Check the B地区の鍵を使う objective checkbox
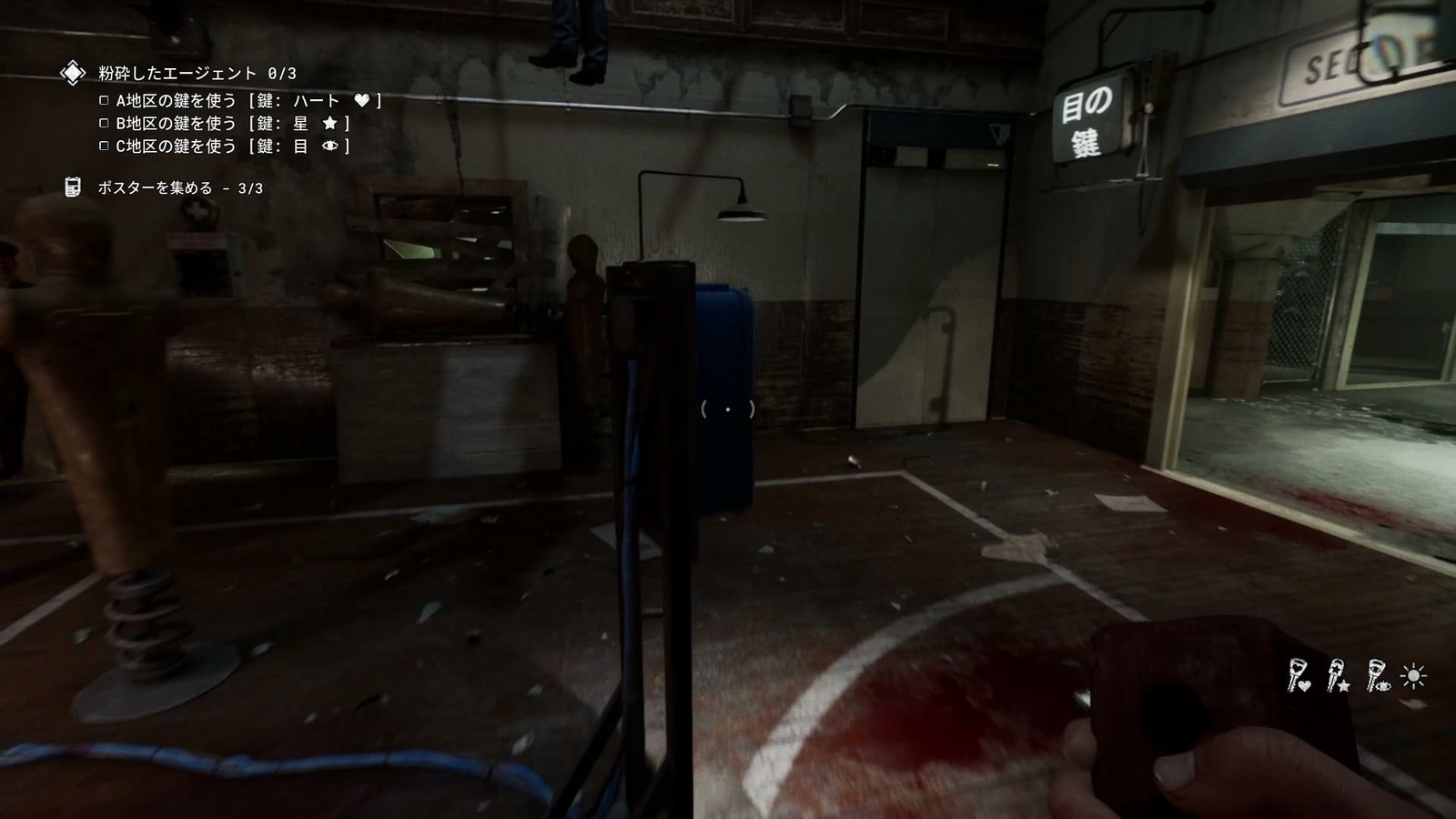Screen dimensions: 1456x819 click(x=104, y=123)
